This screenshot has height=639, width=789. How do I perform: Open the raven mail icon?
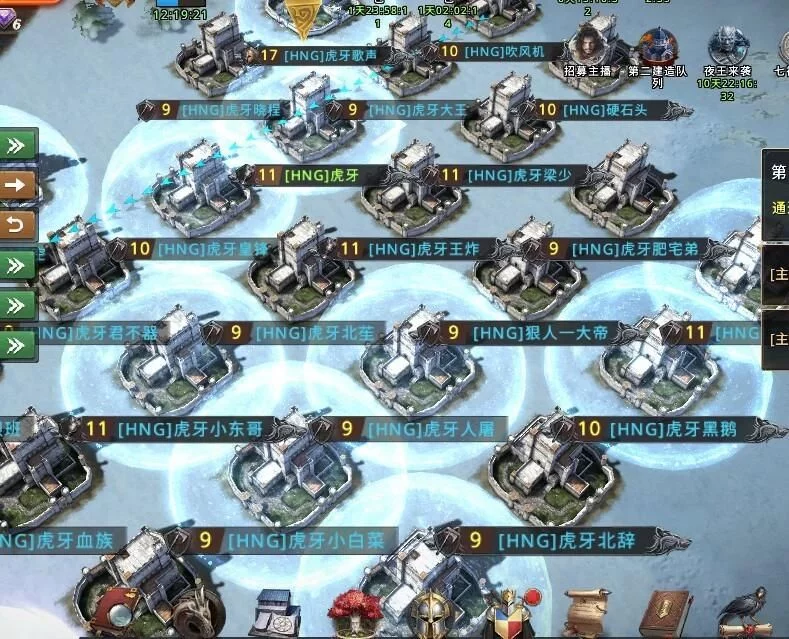[x=745, y=609]
